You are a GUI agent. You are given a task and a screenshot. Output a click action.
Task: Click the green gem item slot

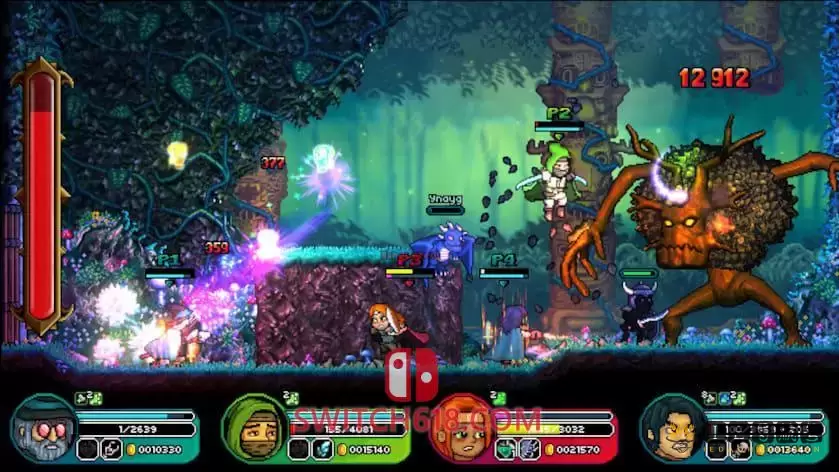505,449
